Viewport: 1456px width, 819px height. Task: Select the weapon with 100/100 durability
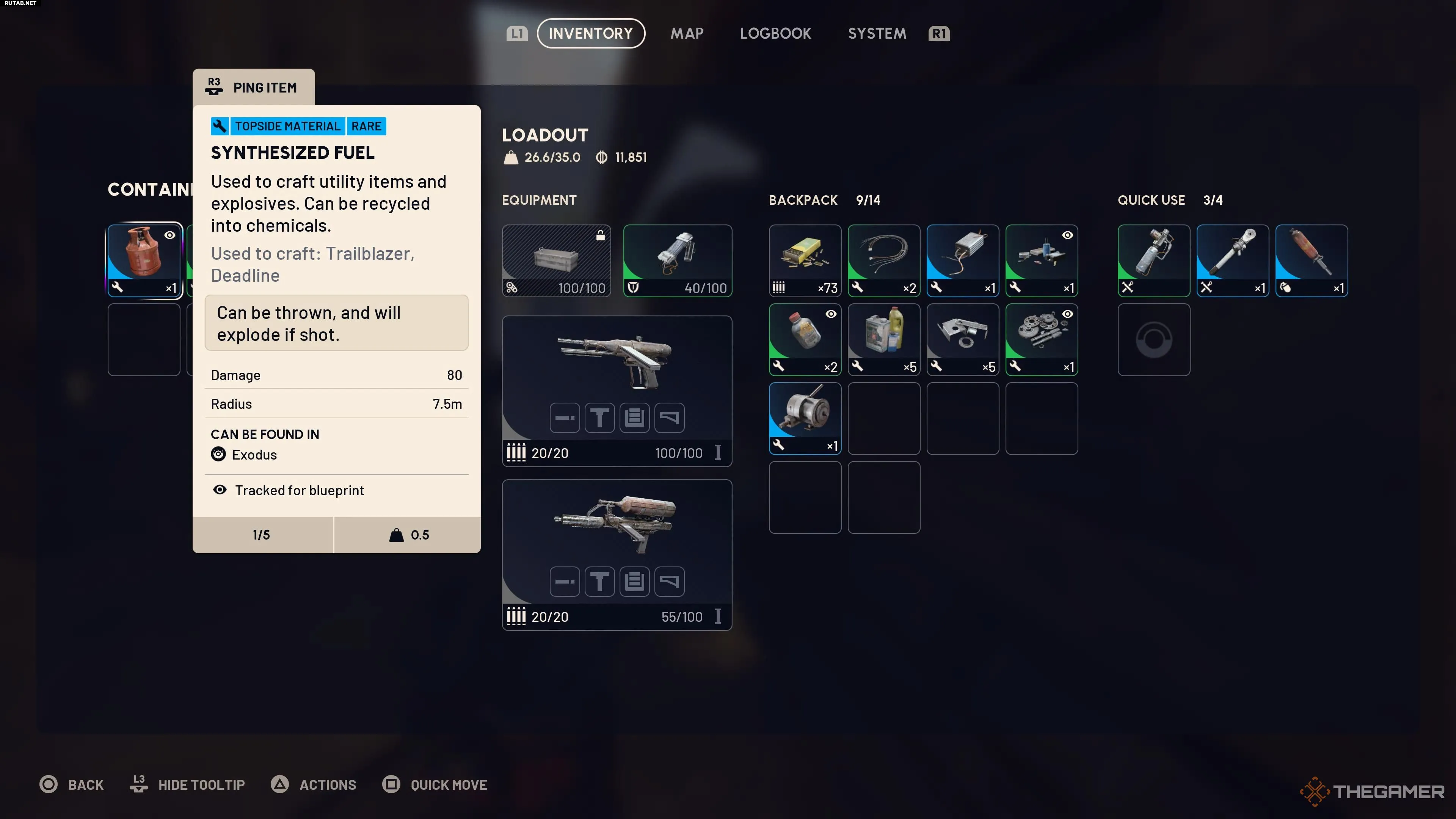[x=617, y=390]
